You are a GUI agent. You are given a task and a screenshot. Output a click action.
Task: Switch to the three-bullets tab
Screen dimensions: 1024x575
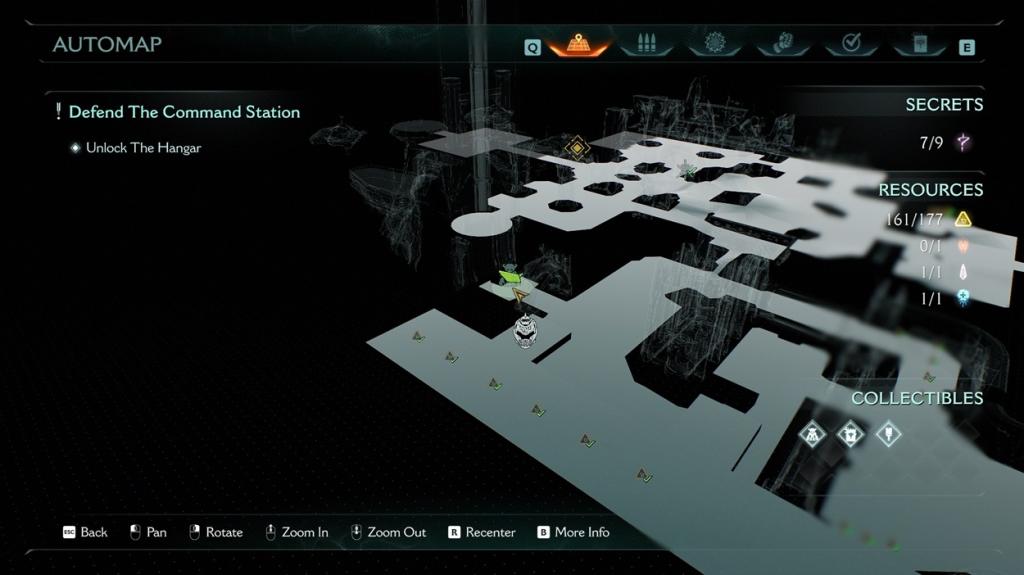coord(645,44)
